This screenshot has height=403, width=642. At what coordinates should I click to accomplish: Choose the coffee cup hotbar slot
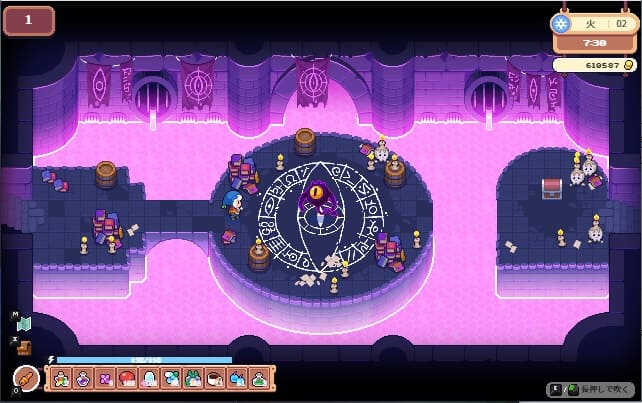pyautogui.click(x=214, y=380)
